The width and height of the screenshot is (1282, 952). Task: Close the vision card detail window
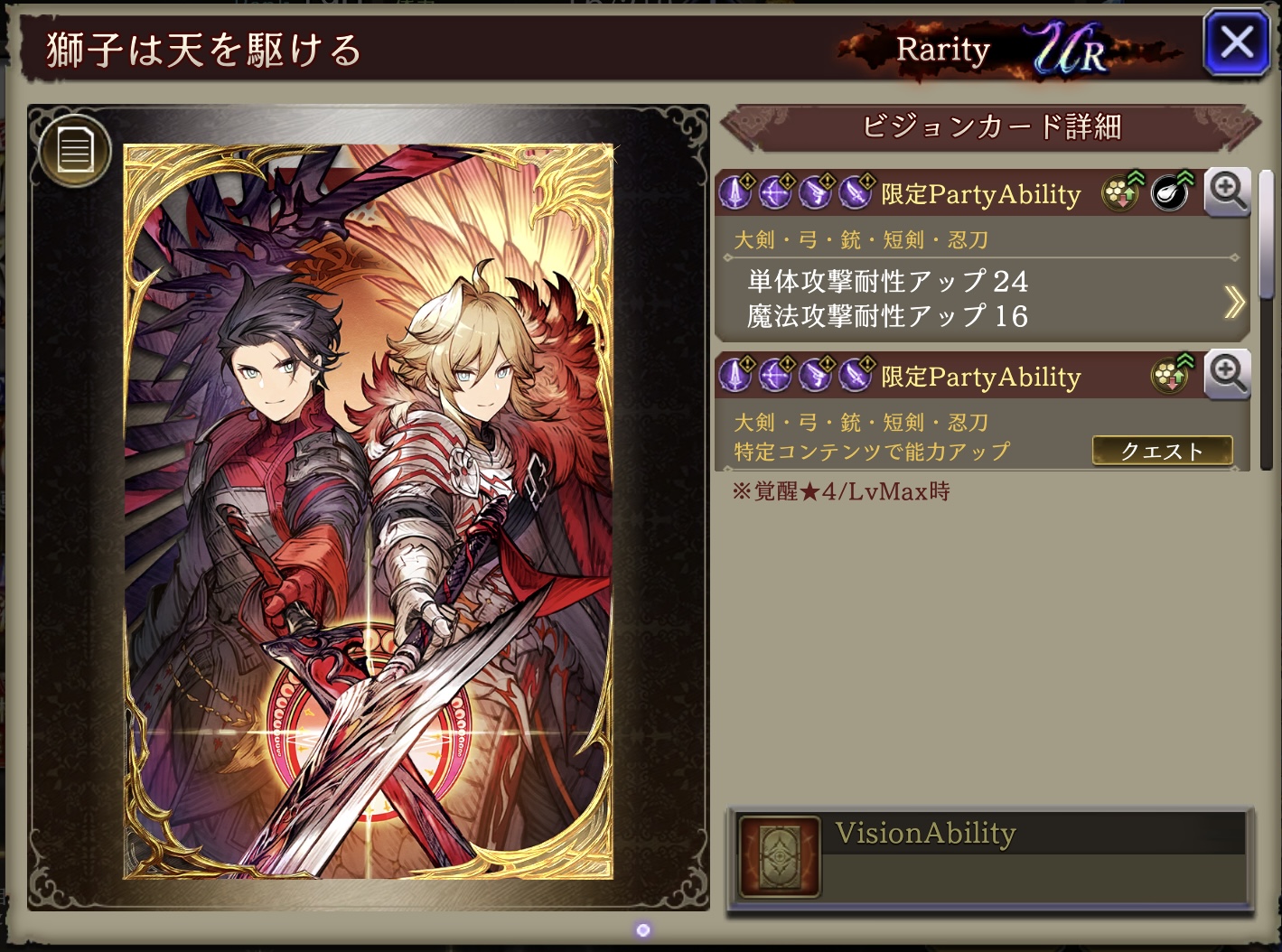click(x=1236, y=42)
